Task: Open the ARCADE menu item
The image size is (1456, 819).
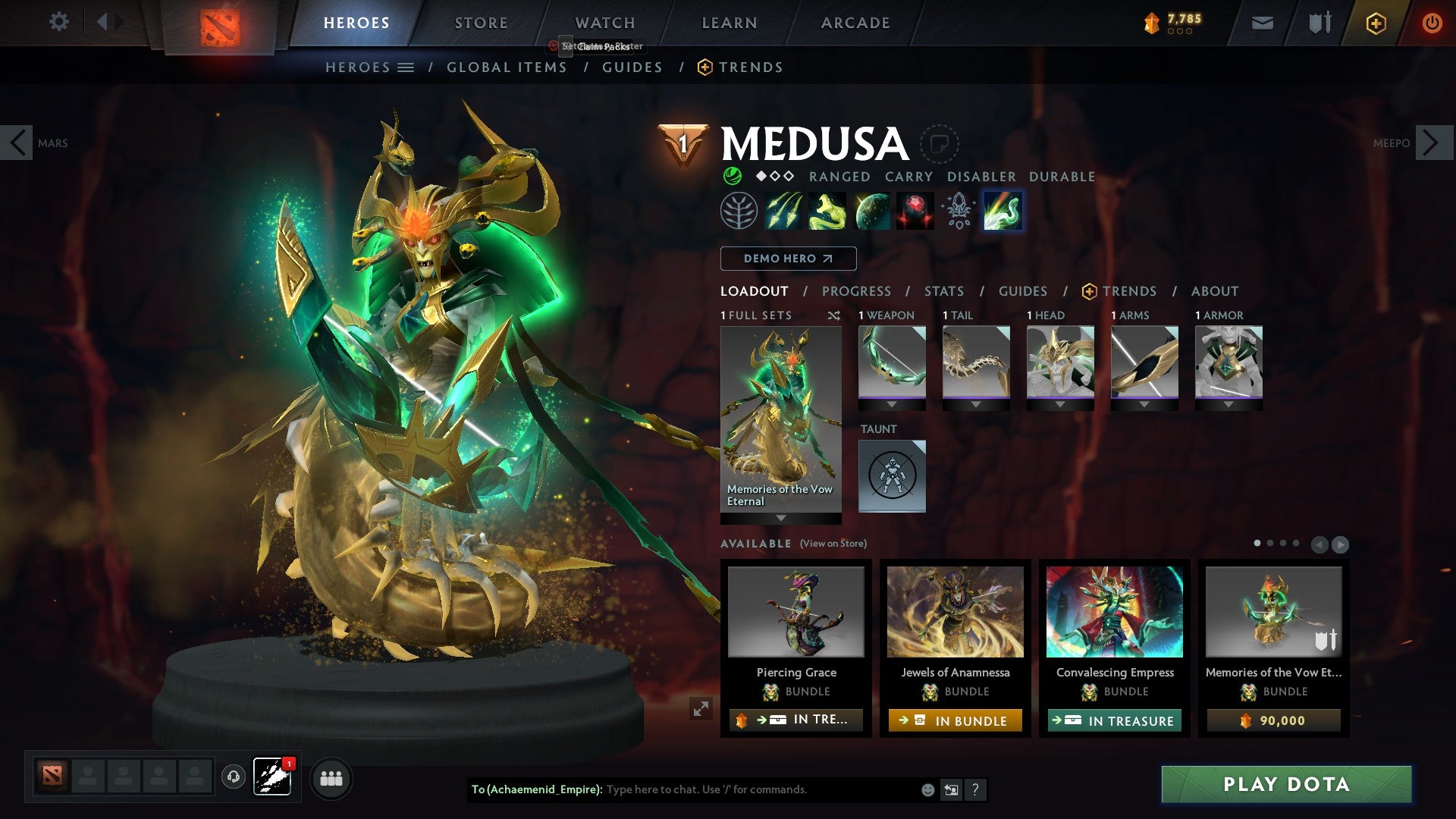Action: pyautogui.click(x=855, y=23)
